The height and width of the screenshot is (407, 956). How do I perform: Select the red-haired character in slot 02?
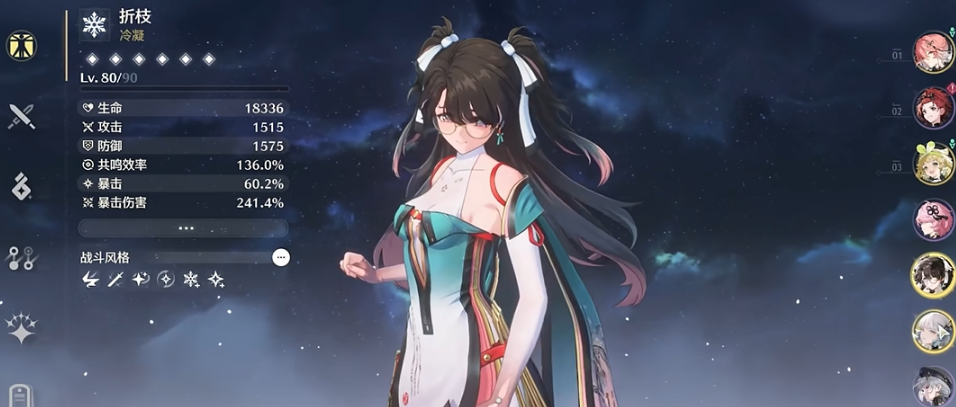pyautogui.click(x=932, y=109)
